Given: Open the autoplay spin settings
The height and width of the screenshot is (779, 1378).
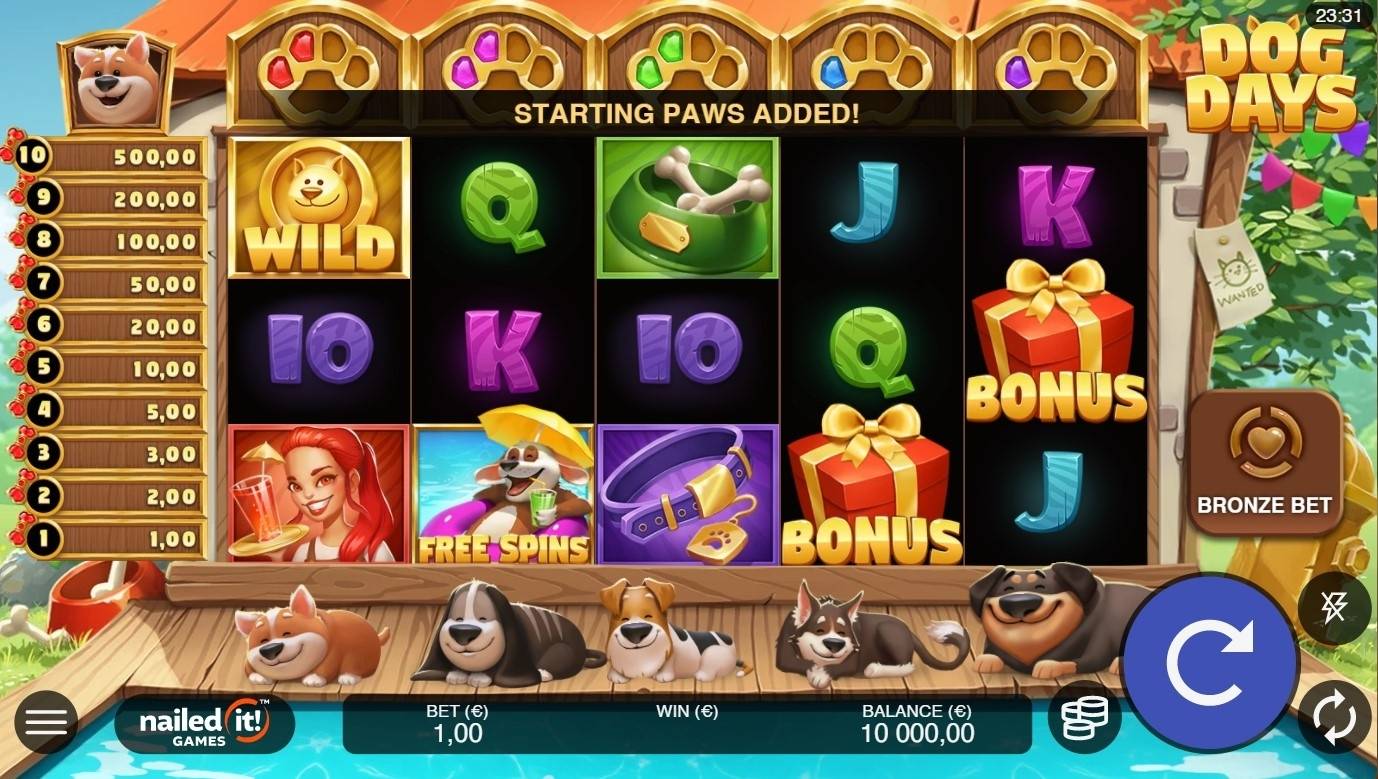Looking at the screenshot, I should pos(1334,717).
